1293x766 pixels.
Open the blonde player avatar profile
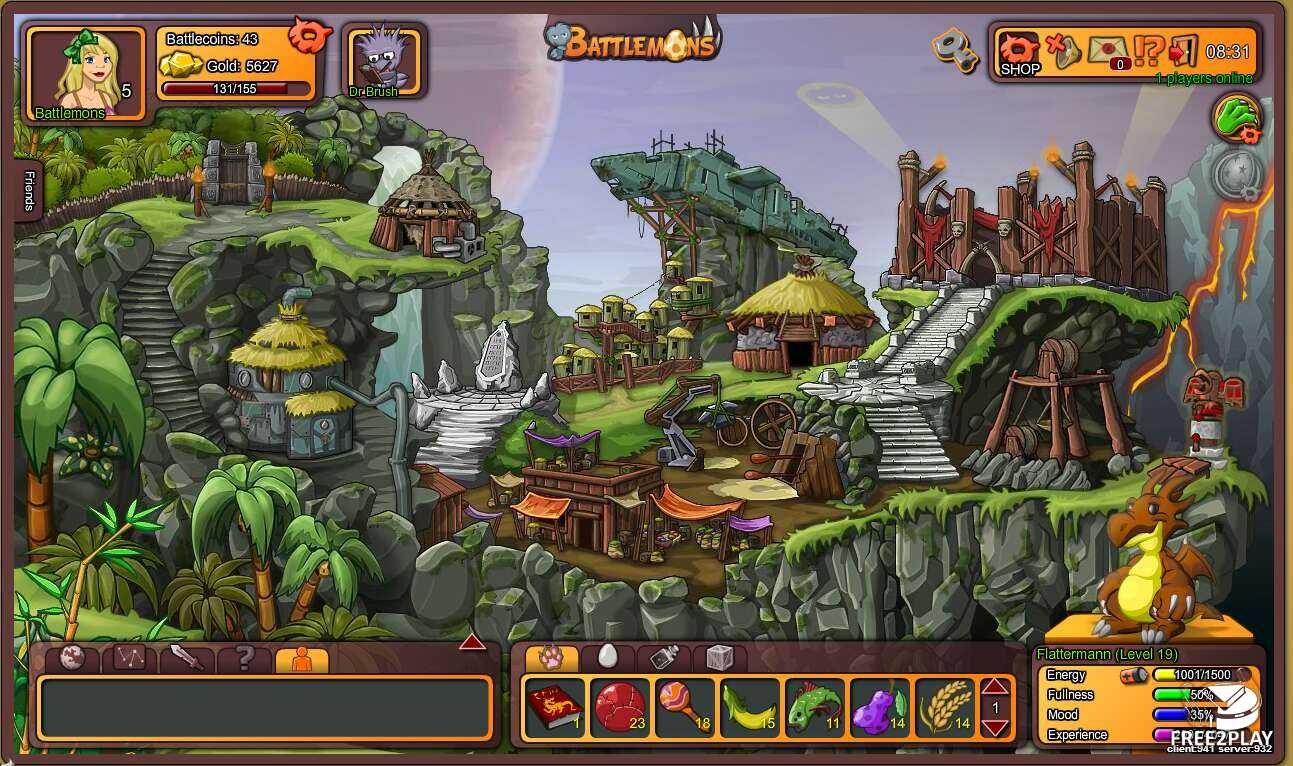click(x=86, y=72)
